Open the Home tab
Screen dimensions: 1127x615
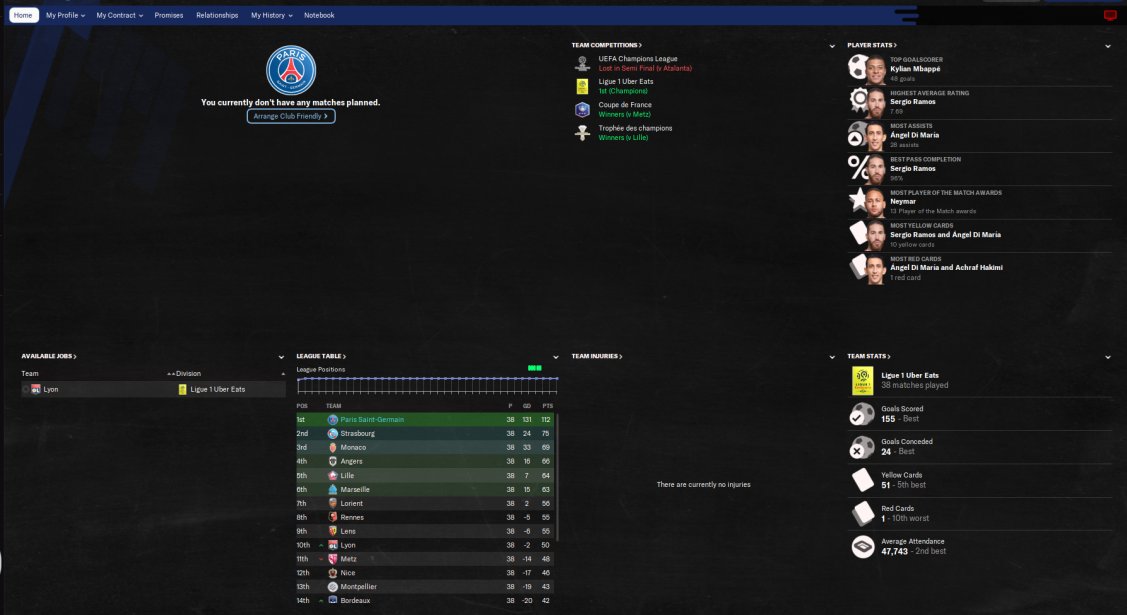(23, 15)
